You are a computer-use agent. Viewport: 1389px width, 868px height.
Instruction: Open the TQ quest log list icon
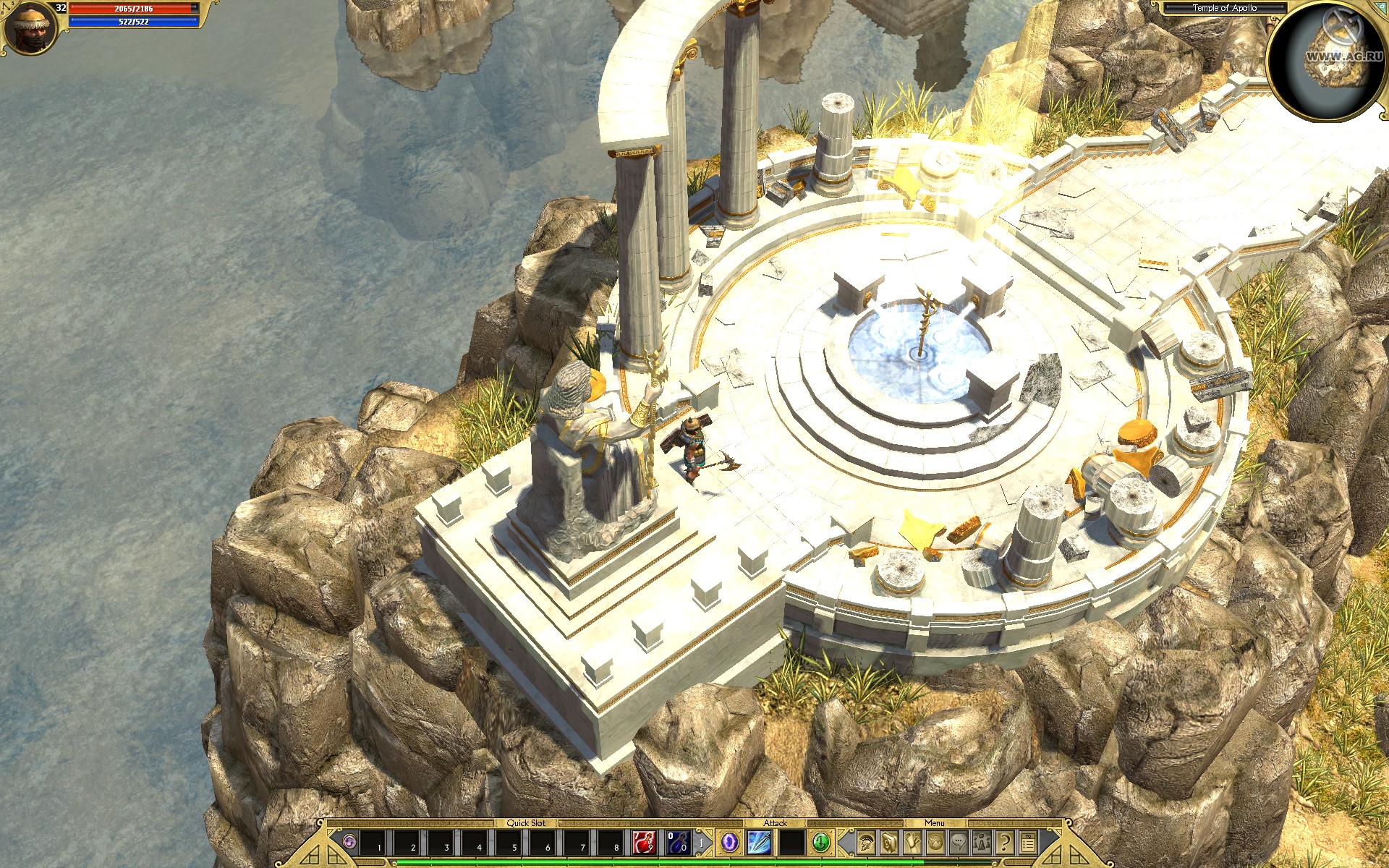pos(1027,843)
